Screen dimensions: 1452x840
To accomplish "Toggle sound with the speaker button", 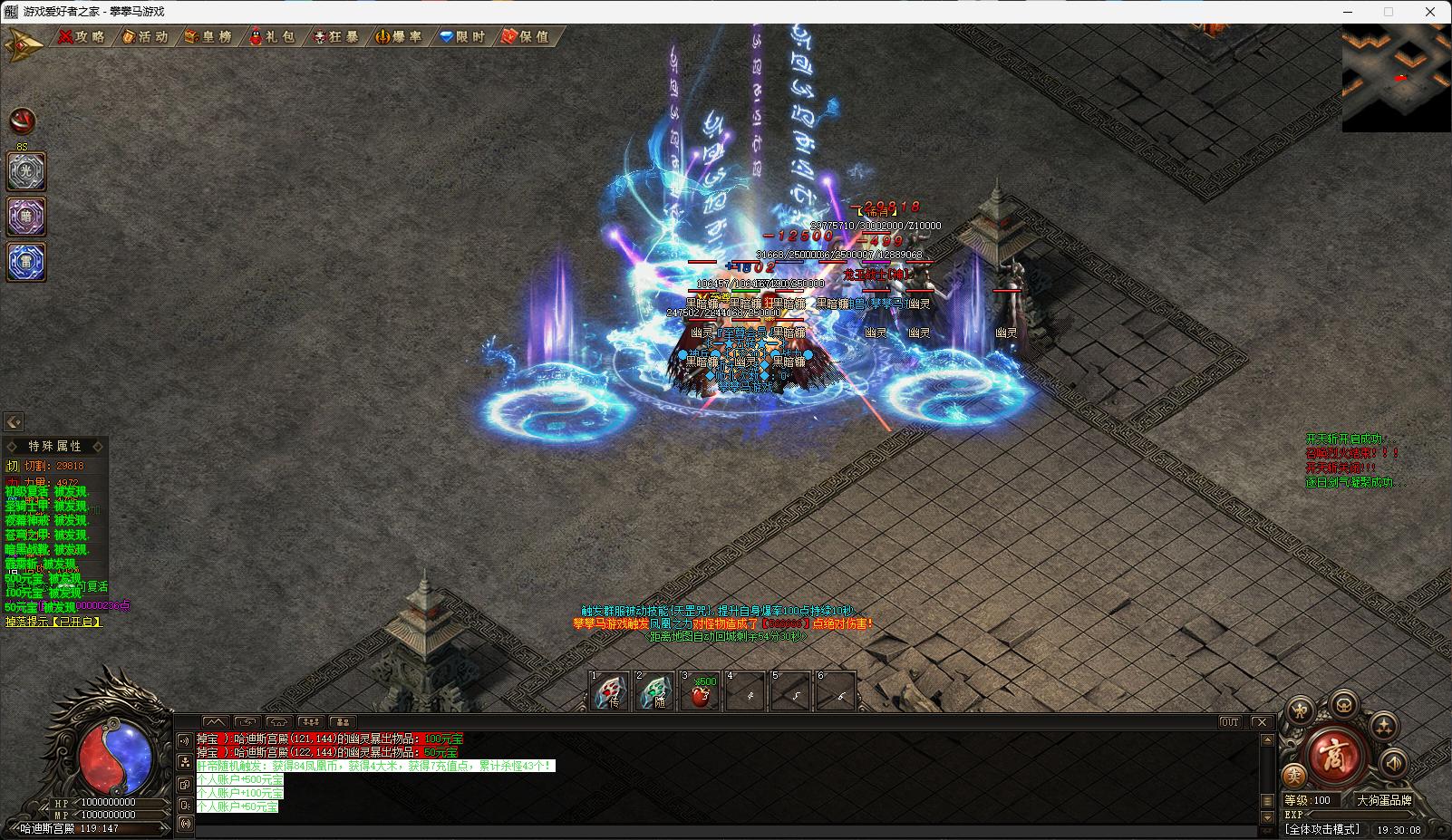I will tap(1394, 764).
